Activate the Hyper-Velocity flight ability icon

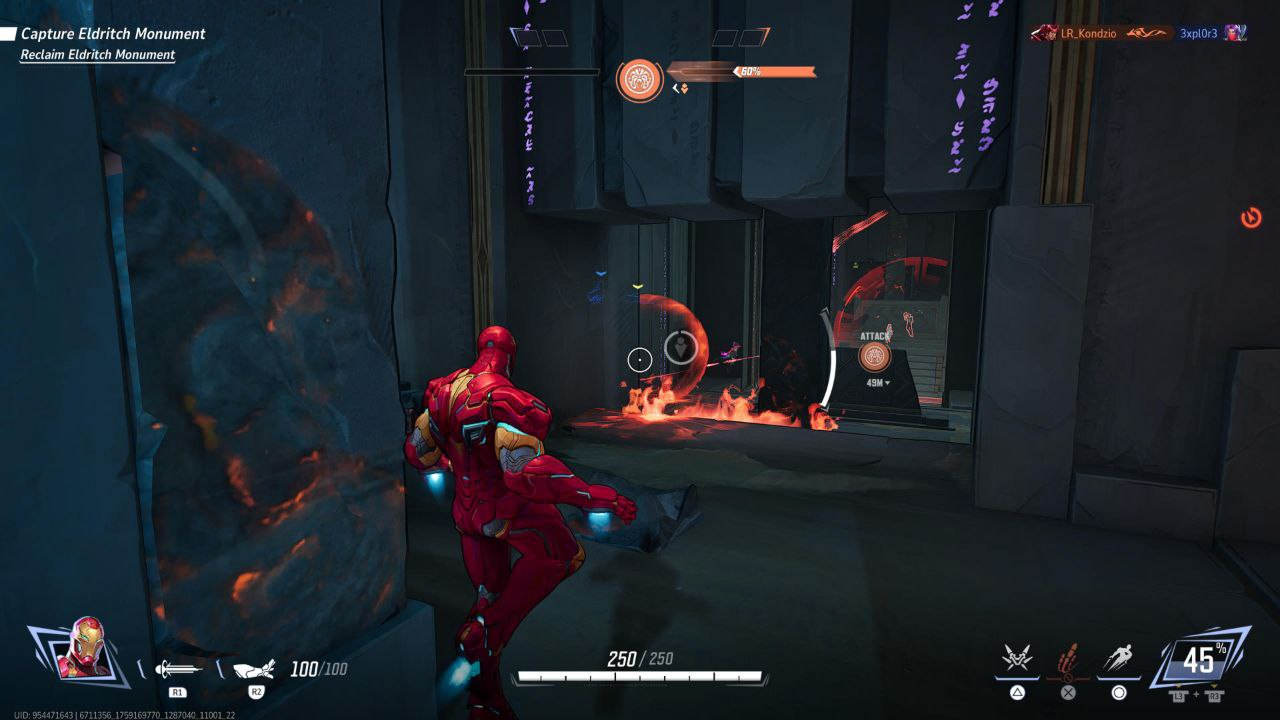tap(1118, 659)
